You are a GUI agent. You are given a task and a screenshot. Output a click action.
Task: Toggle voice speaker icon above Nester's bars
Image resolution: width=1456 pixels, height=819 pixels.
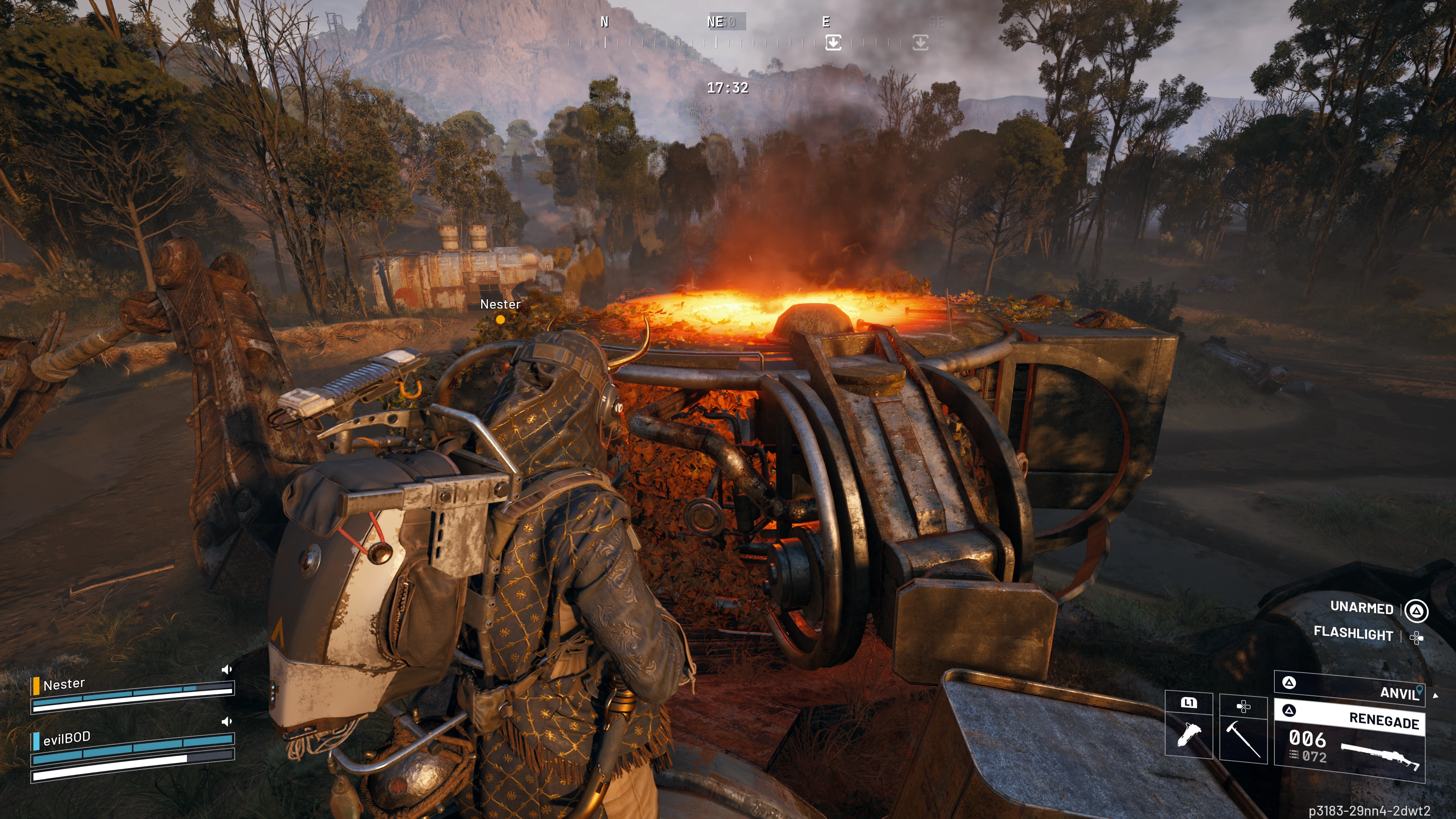point(227,670)
